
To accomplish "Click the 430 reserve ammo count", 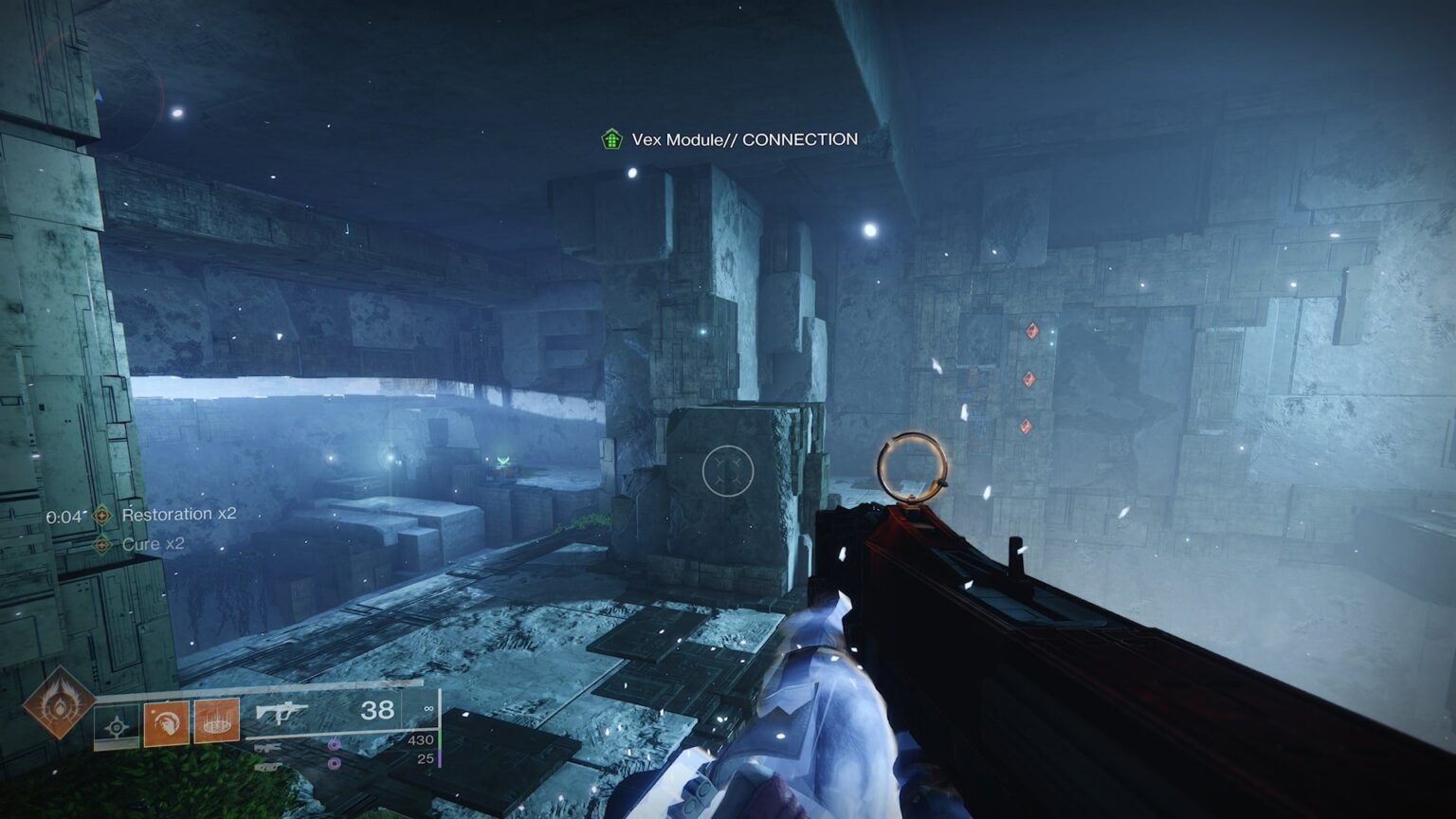I will pos(421,739).
